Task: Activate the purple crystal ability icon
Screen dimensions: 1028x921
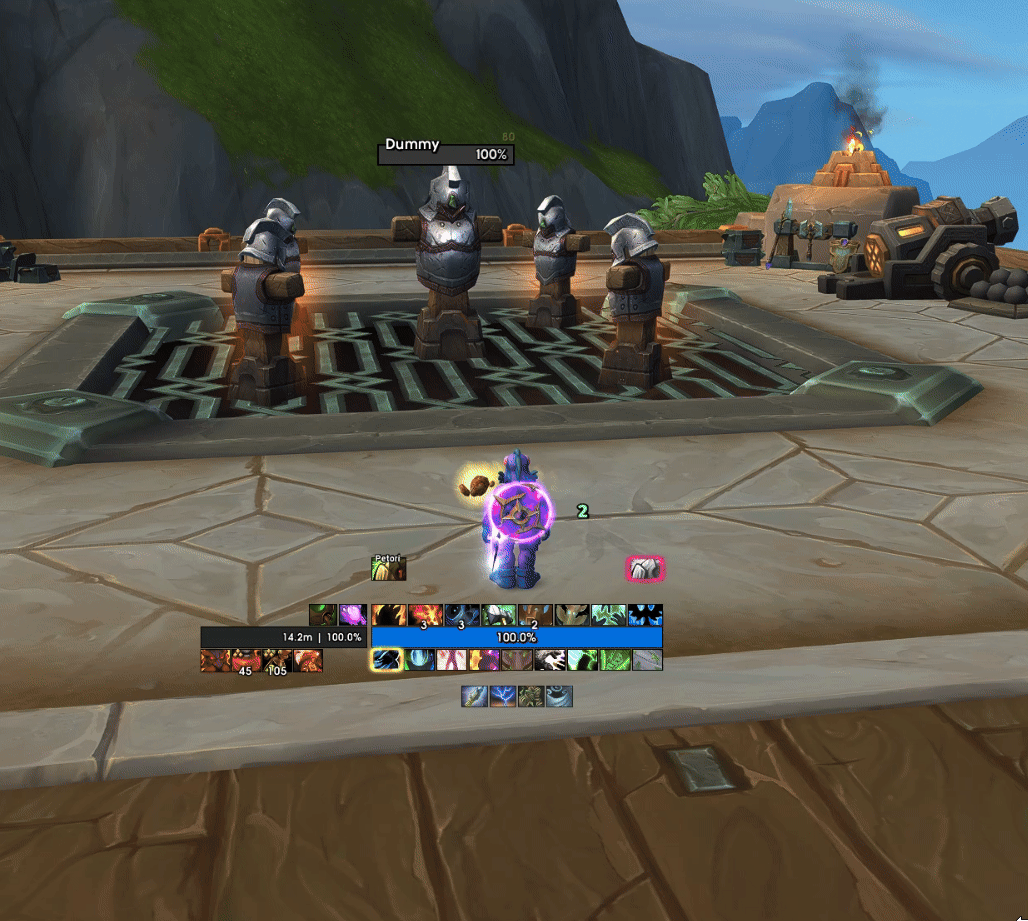Action: point(352,615)
